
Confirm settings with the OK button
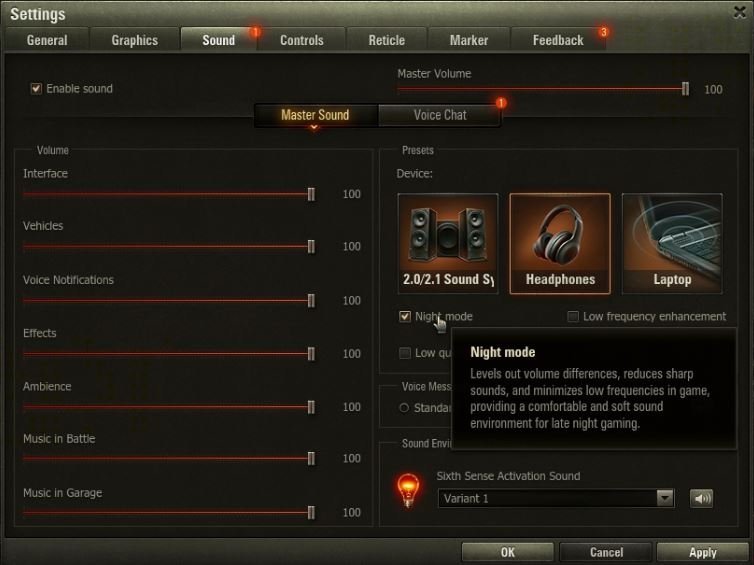507,552
